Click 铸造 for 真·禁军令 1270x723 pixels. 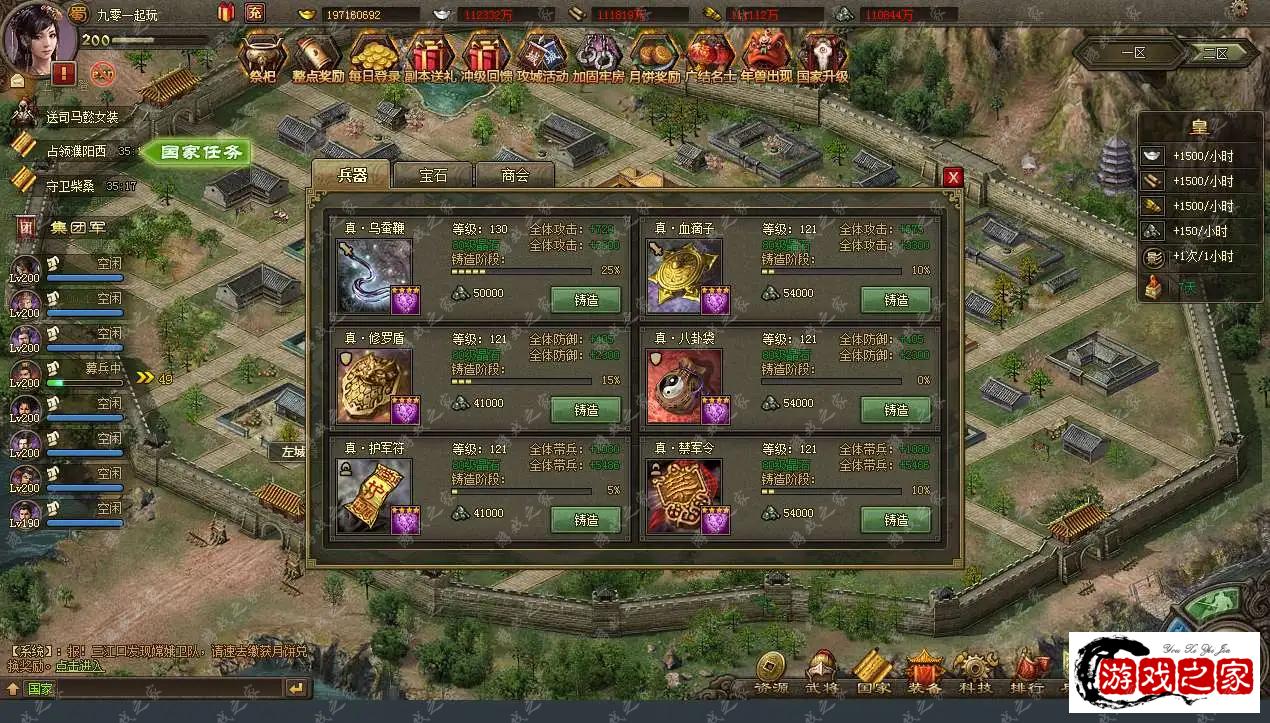[896, 520]
